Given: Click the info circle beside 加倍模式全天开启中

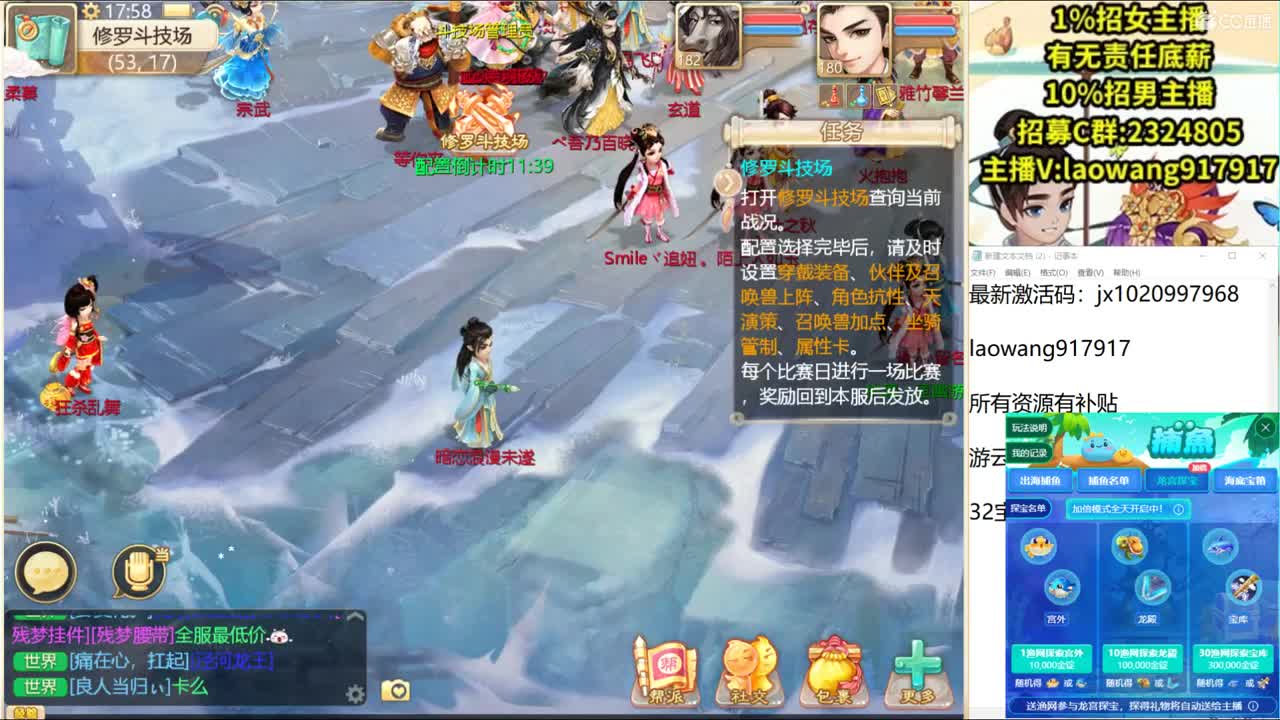Looking at the screenshot, I should (1178, 510).
